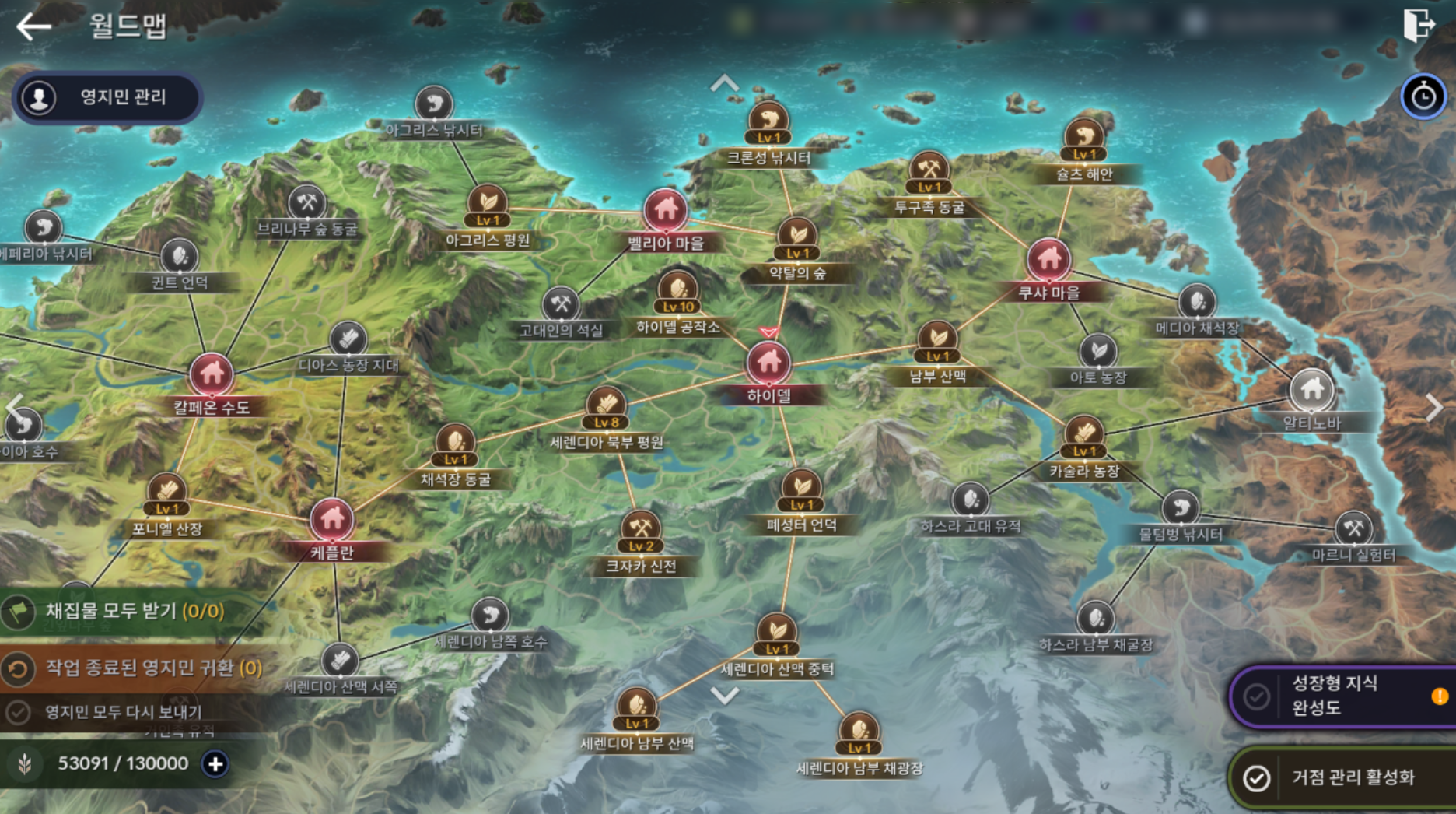Recall workers via 작업 종료된 영지민 귀환
This screenshot has height=814, width=1456.
(x=140, y=668)
